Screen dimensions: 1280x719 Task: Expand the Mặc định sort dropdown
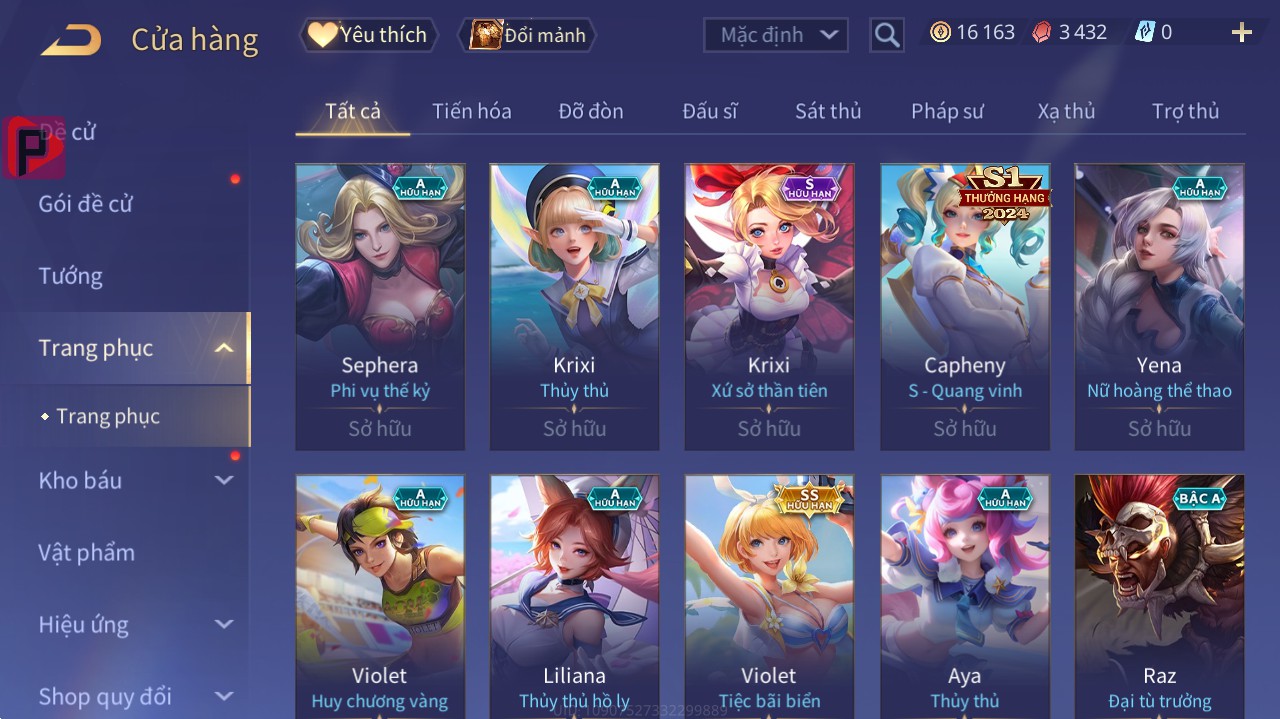point(776,35)
